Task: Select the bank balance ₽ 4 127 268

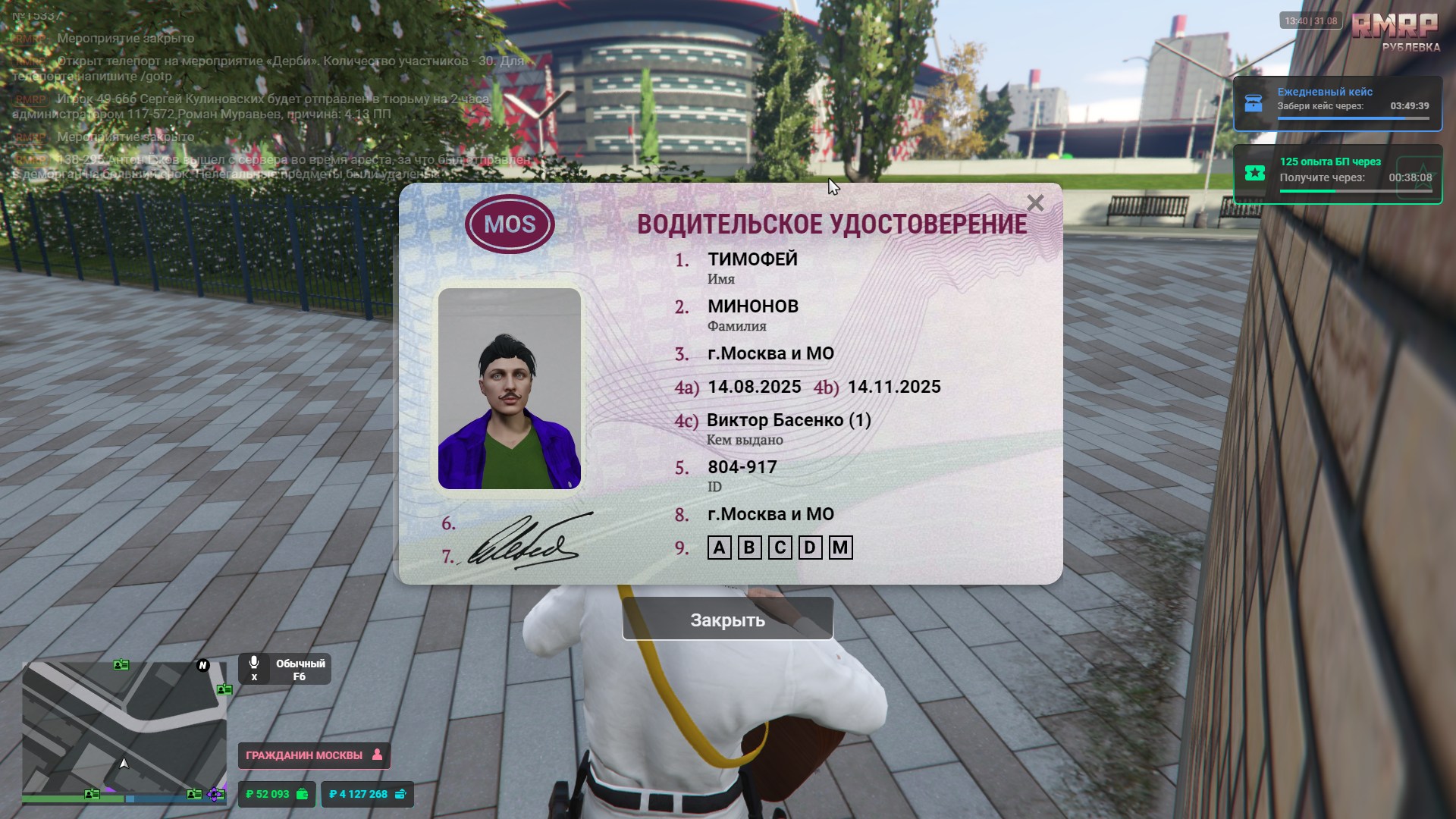Action: [x=367, y=794]
